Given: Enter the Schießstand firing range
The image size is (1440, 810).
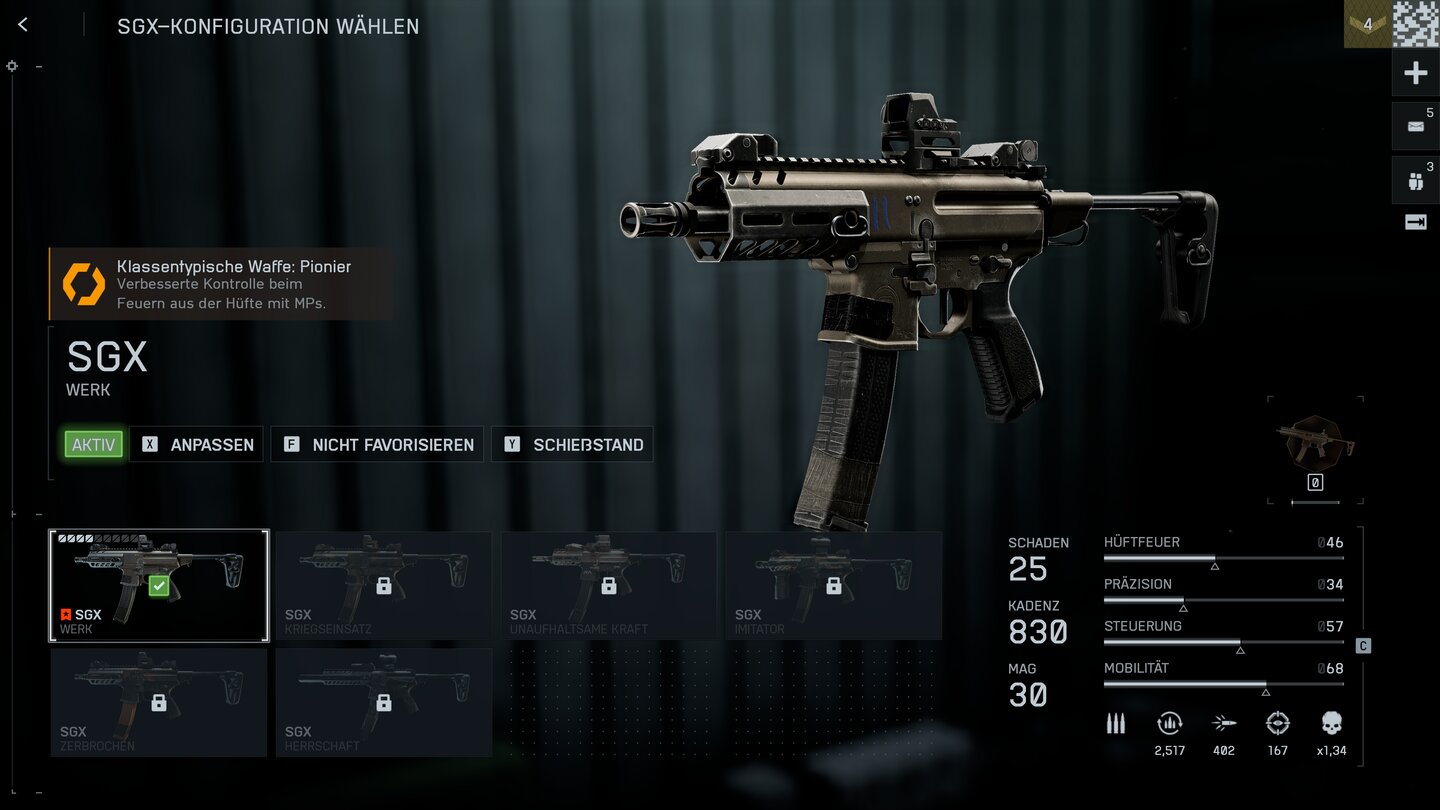Looking at the screenshot, I should point(572,445).
